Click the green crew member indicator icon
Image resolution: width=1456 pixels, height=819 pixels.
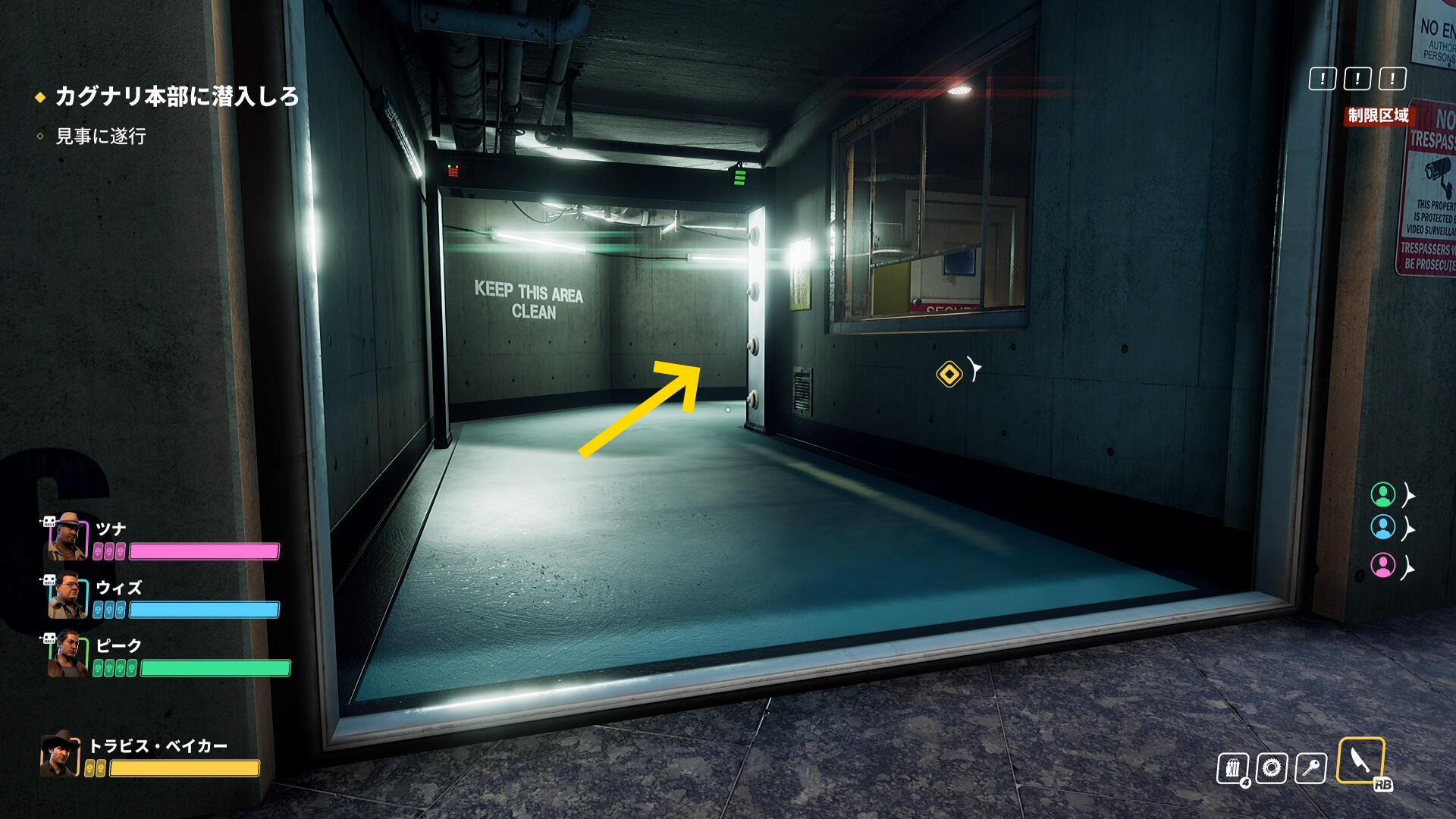[x=1382, y=494]
